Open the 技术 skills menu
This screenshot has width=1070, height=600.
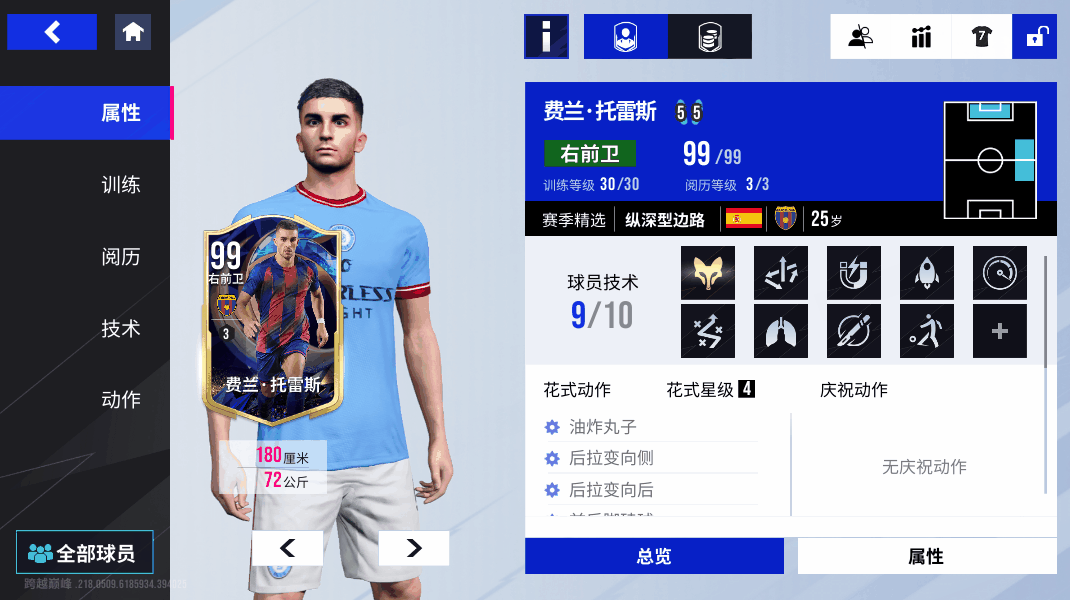click(120, 328)
